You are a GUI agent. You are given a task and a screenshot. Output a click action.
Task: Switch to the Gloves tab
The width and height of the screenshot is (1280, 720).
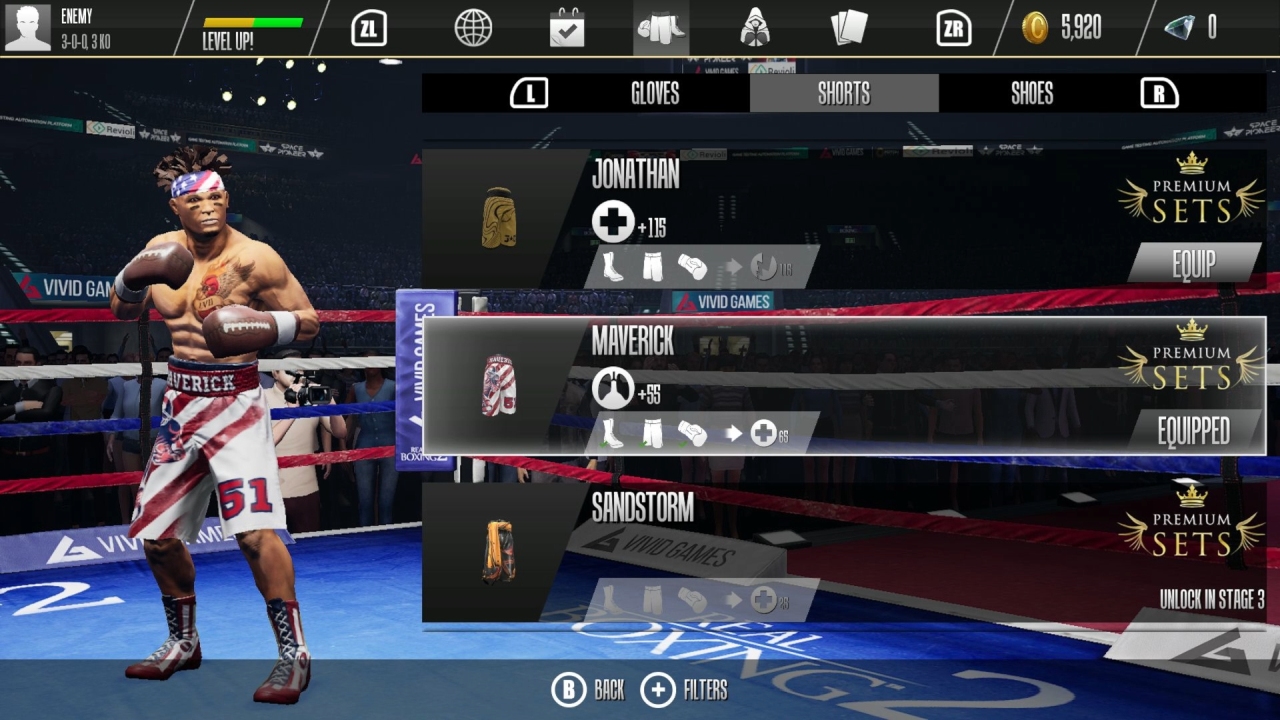[655, 93]
